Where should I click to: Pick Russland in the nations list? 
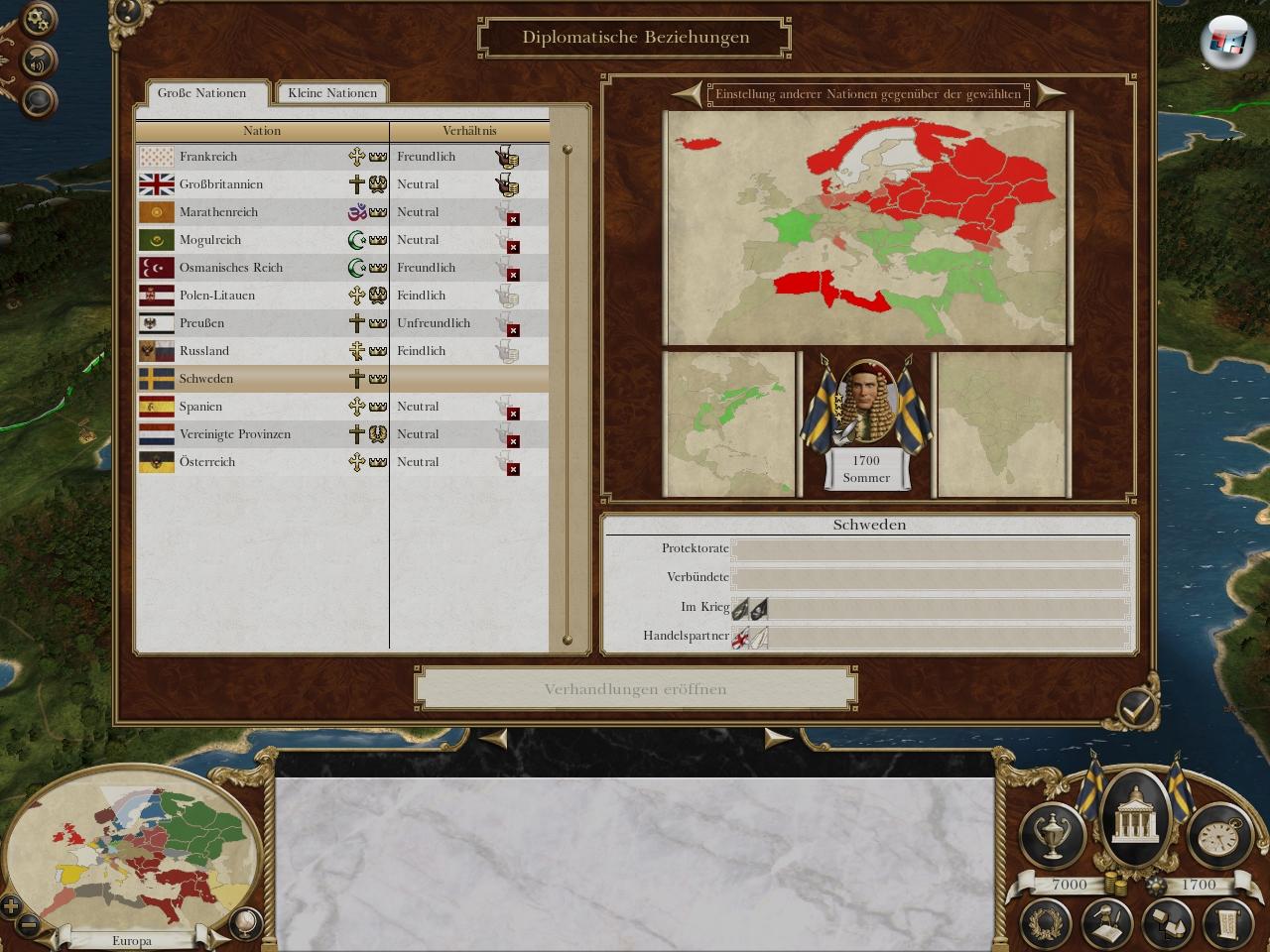coord(204,351)
